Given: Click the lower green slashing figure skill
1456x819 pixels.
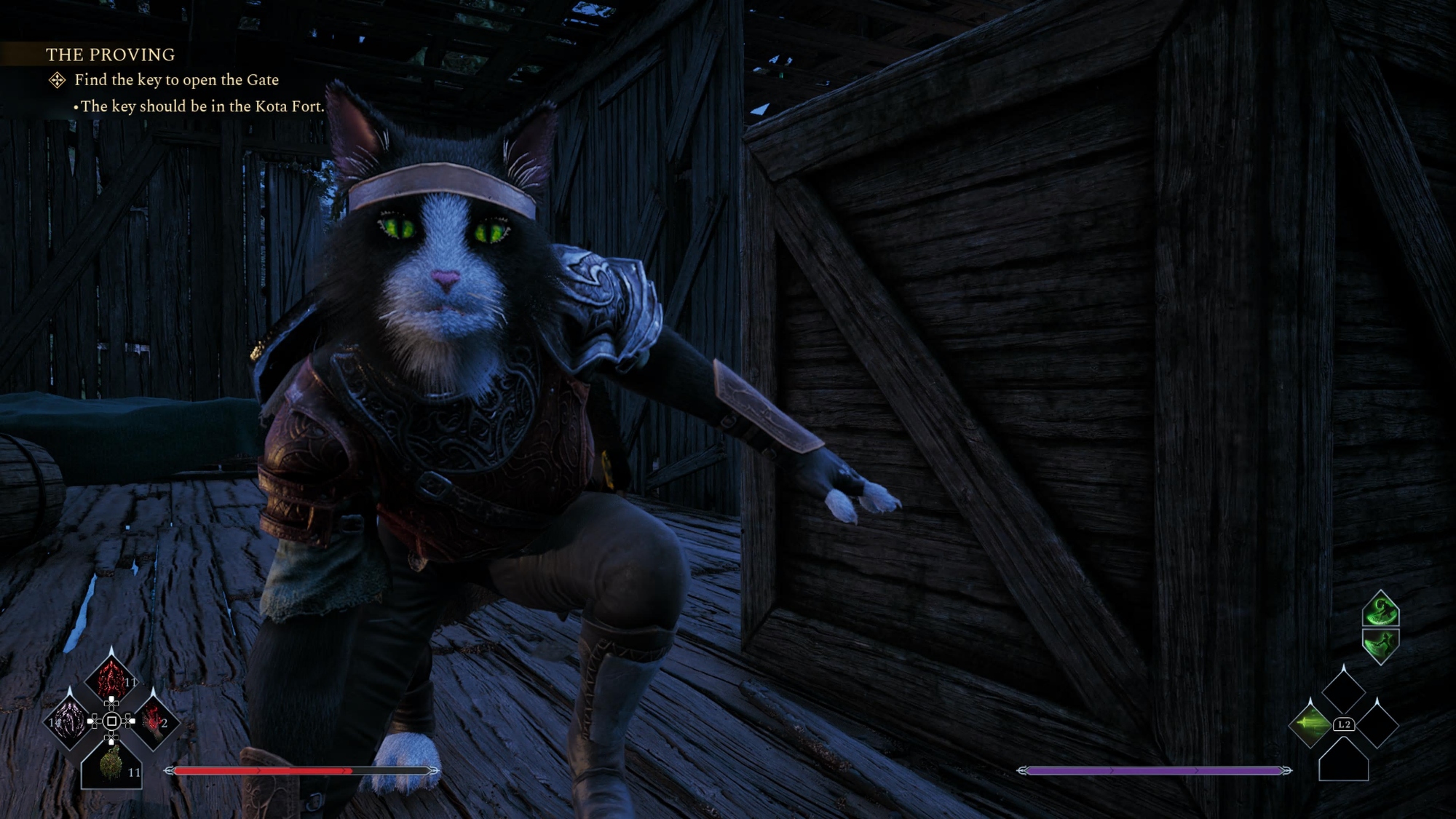Looking at the screenshot, I should pos(1380,644).
